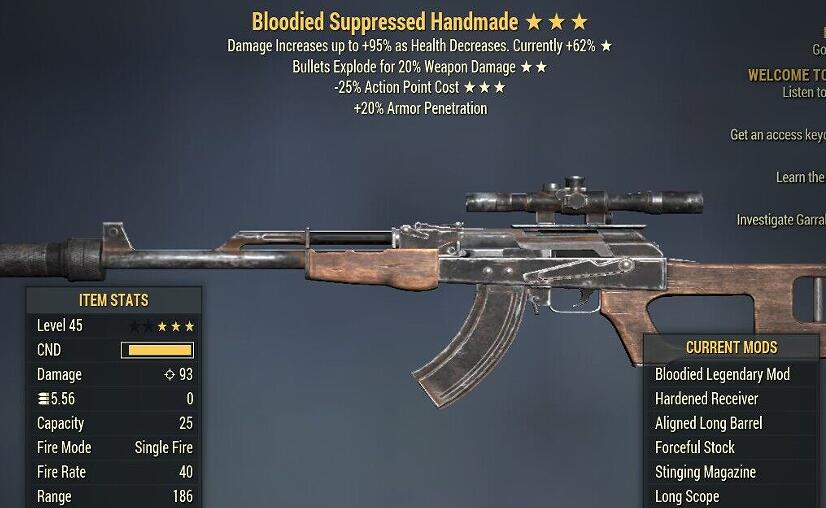The height and width of the screenshot is (508, 826).
Task: Select the Bloodied Legendary Mod entry
Action: pyautogui.click(x=722, y=374)
